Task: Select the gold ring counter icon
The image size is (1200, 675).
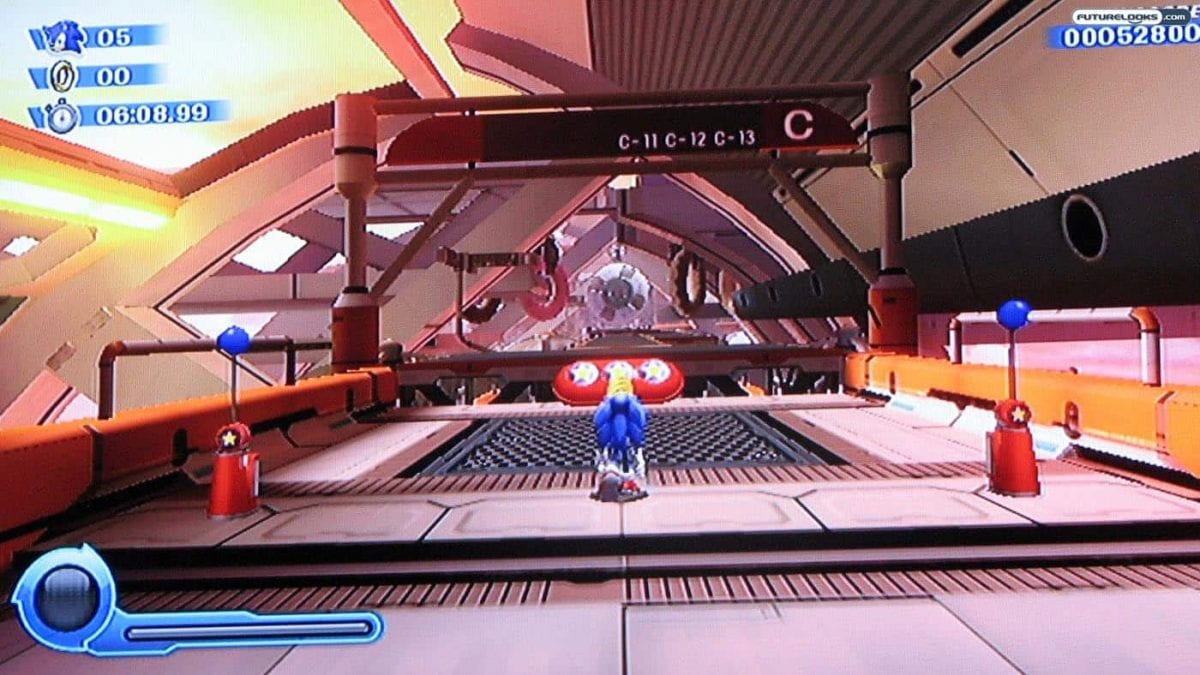Action: (65, 76)
